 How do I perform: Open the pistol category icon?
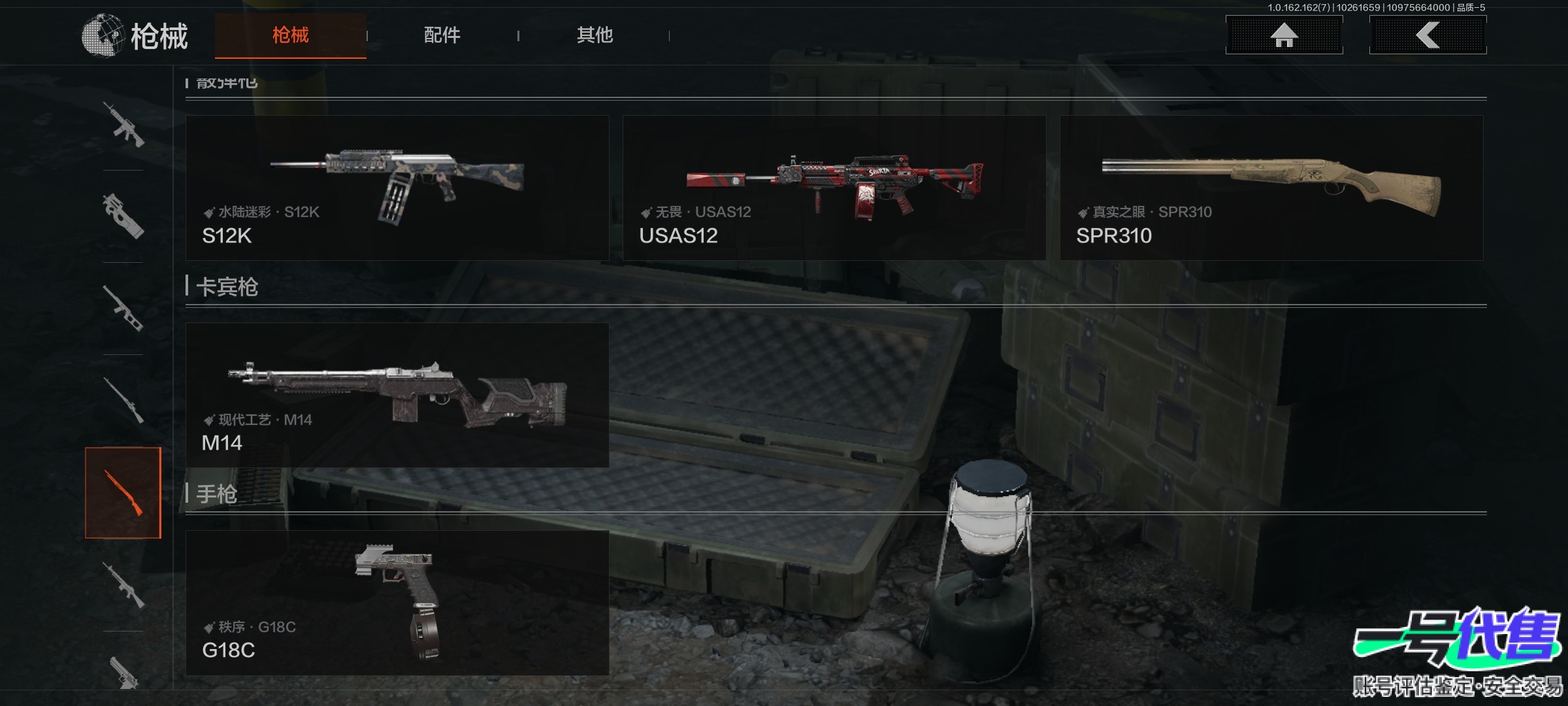pyautogui.click(x=123, y=672)
